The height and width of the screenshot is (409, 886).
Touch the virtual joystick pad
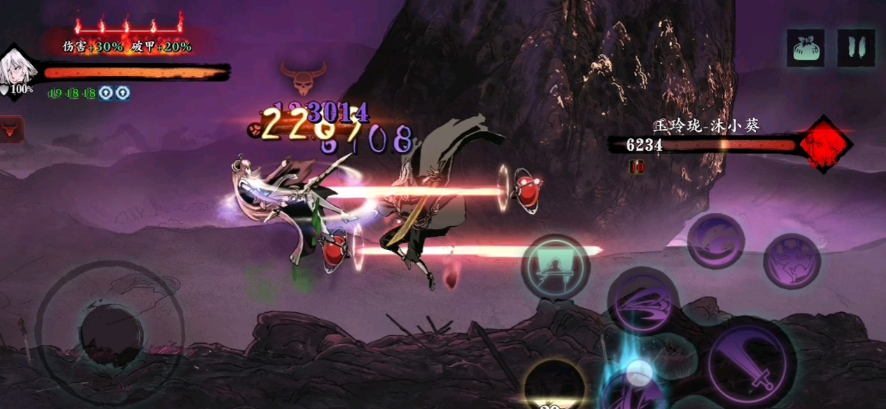(x=108, y=330)
